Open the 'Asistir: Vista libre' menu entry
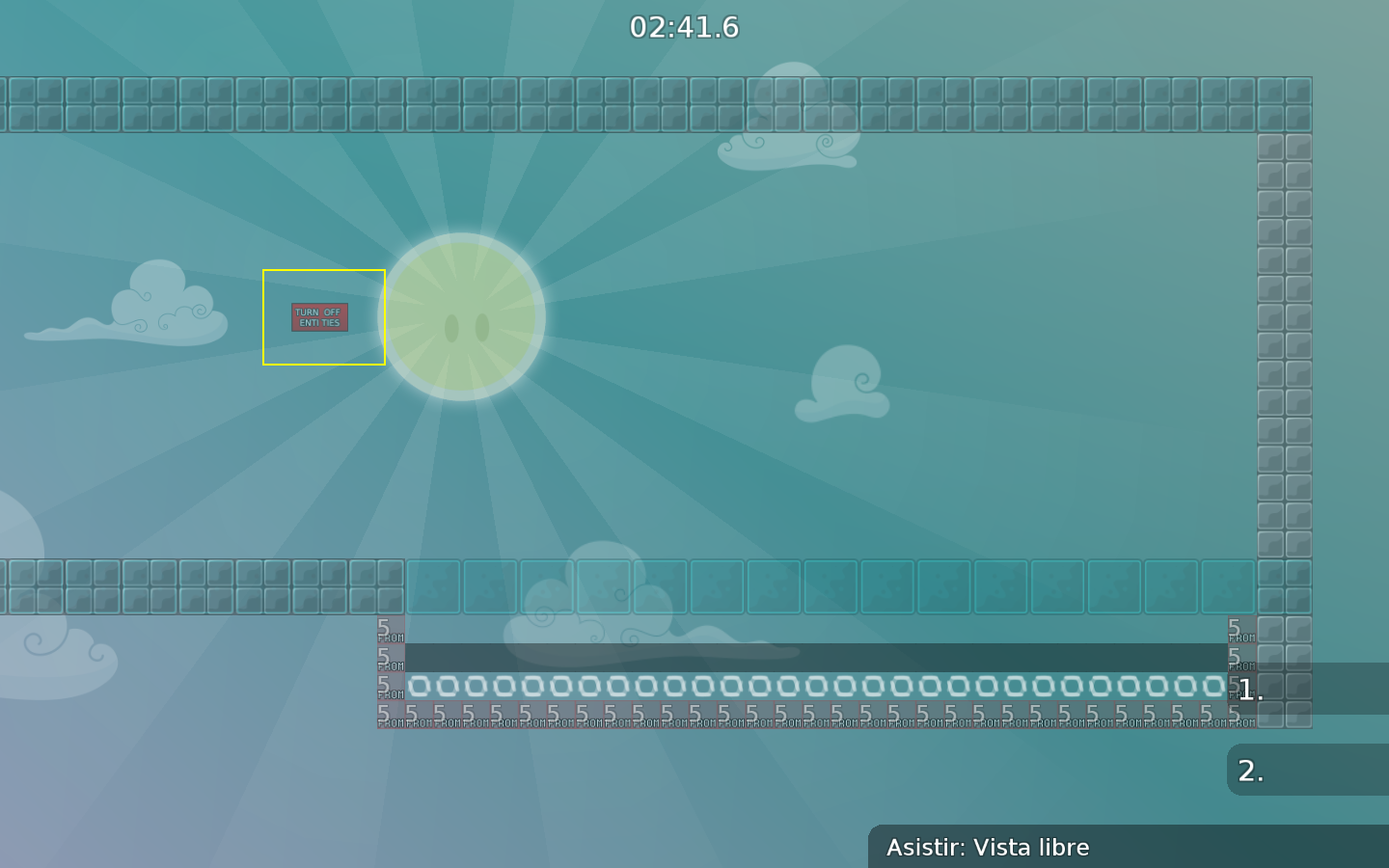1389x868 pixels. tap(990, 848)
